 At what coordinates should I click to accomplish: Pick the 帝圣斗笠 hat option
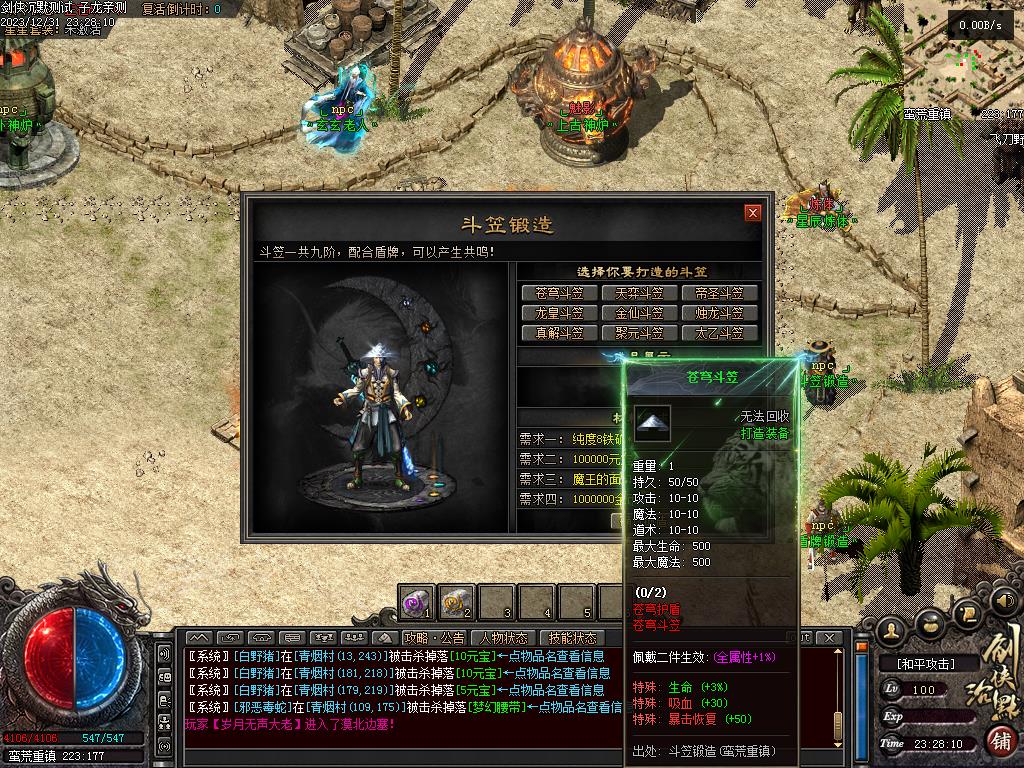click(720, 293)
